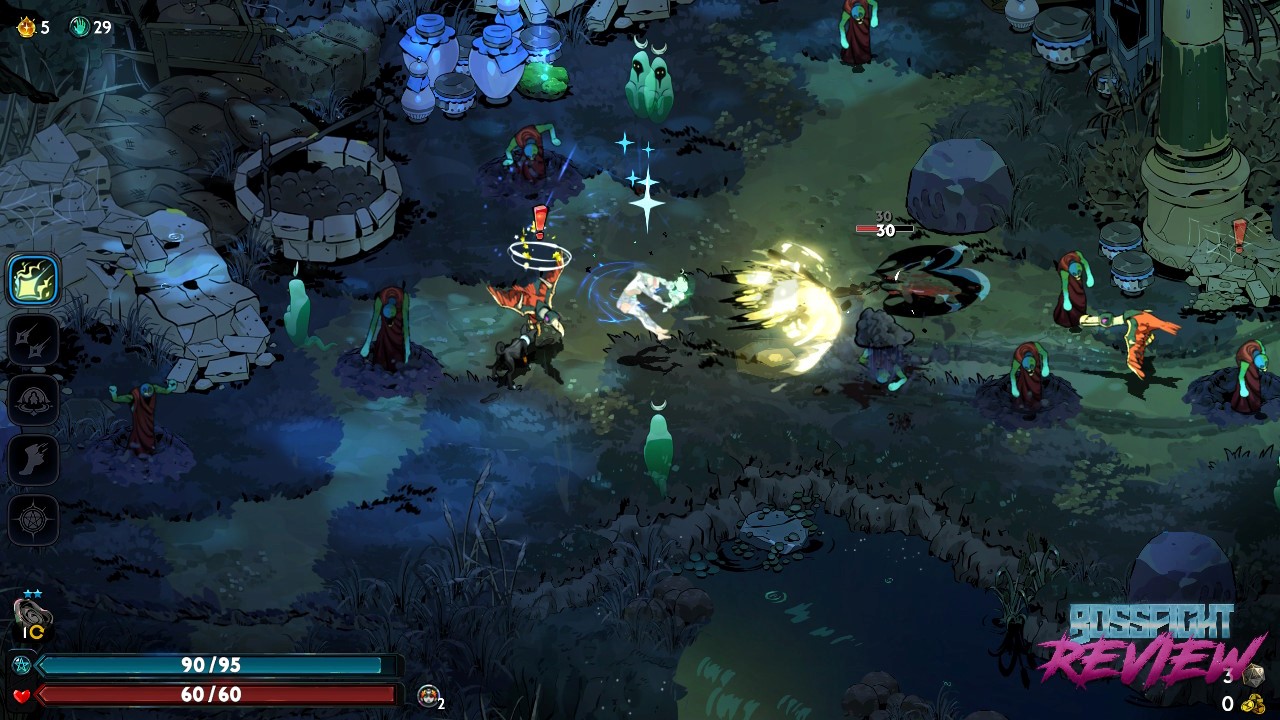This screenshot has height=720, width=1280.
Task: Inspect the equipped keepsake with two stars
Action: click(32, 613)
